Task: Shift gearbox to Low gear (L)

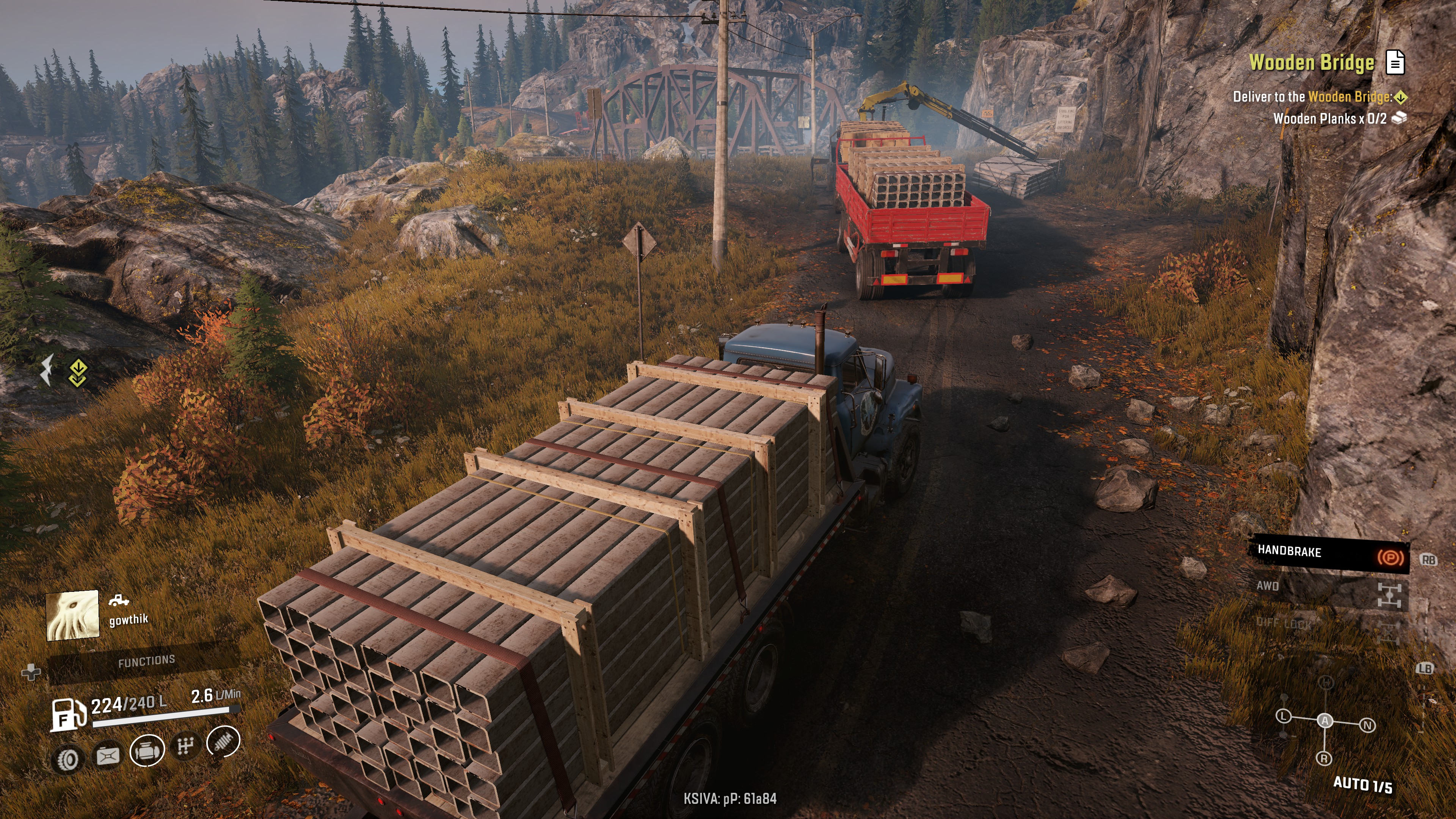Action: [x=1283, y=717]
